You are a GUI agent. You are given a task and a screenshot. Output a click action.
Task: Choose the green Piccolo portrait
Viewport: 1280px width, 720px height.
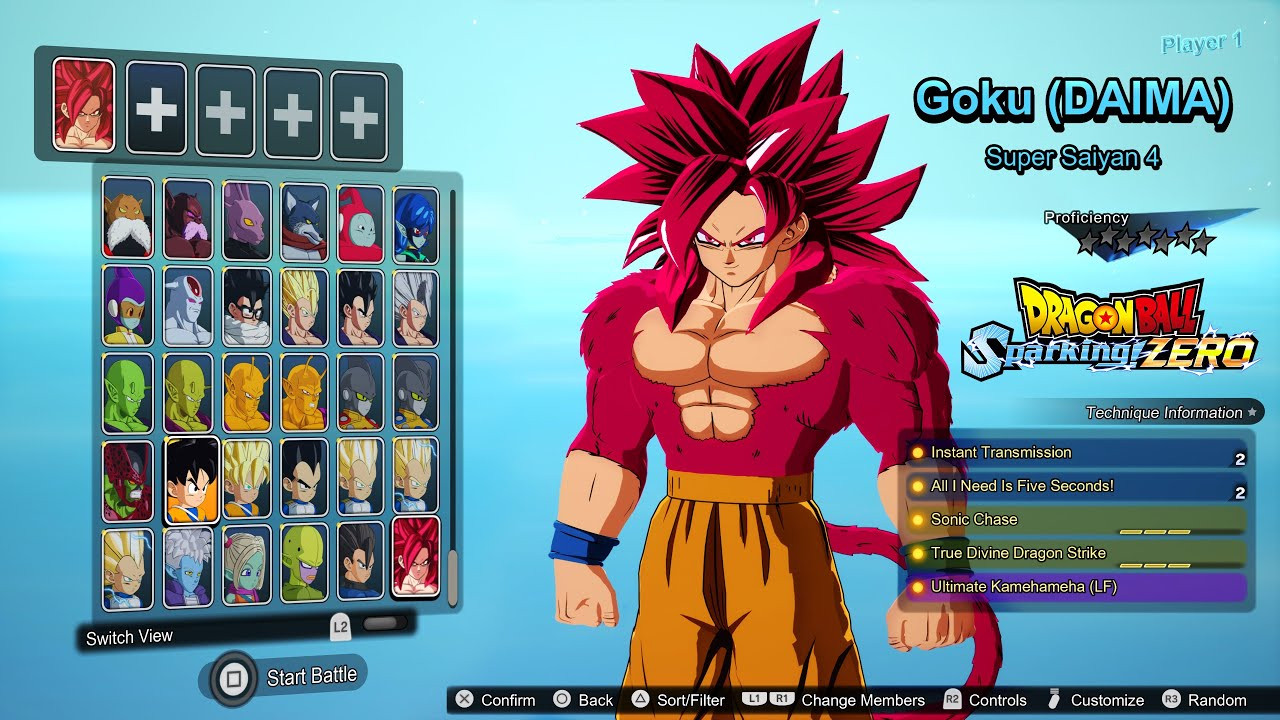[x=128, y=391]
